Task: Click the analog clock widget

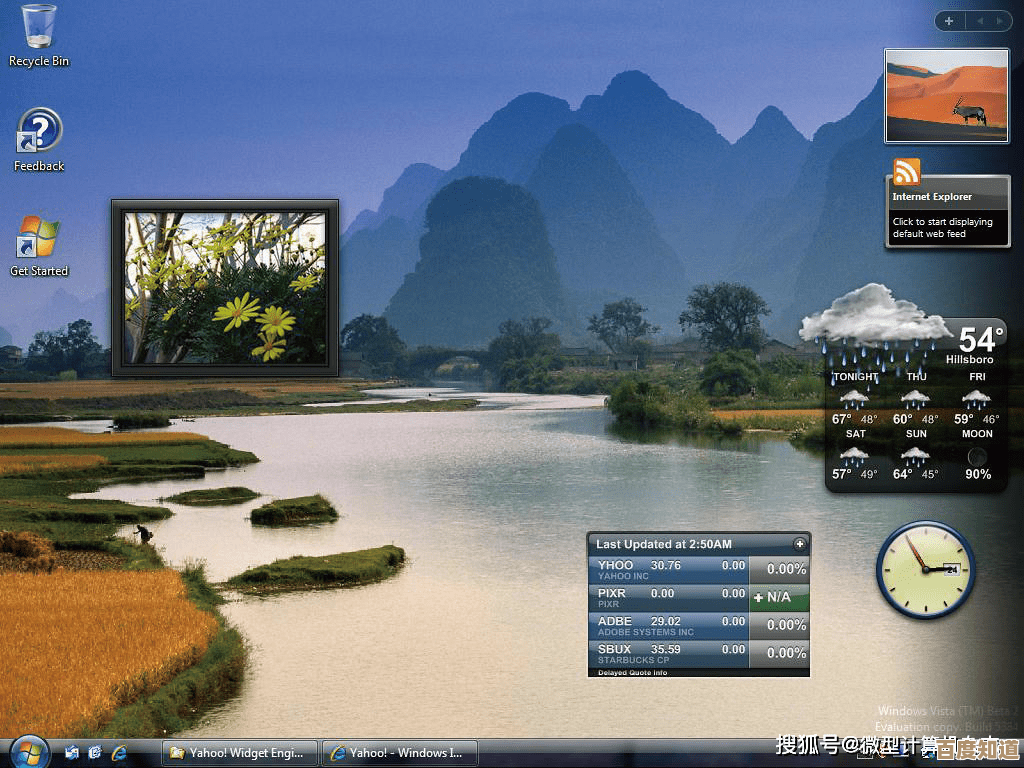Action: (x=925, y=570)
